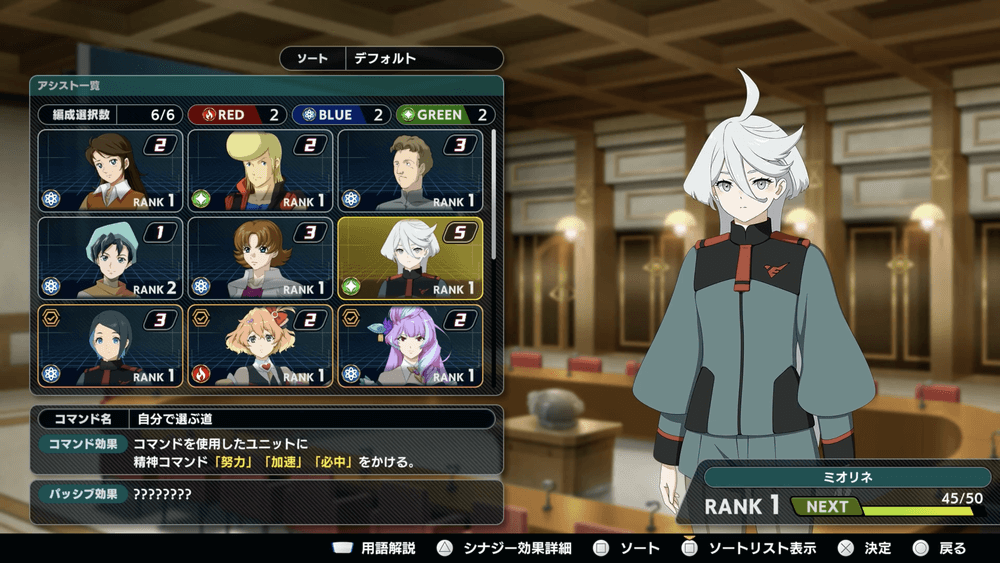
Task: Pick the dark-haired girl cost 3 card
Action: (111, 345)
